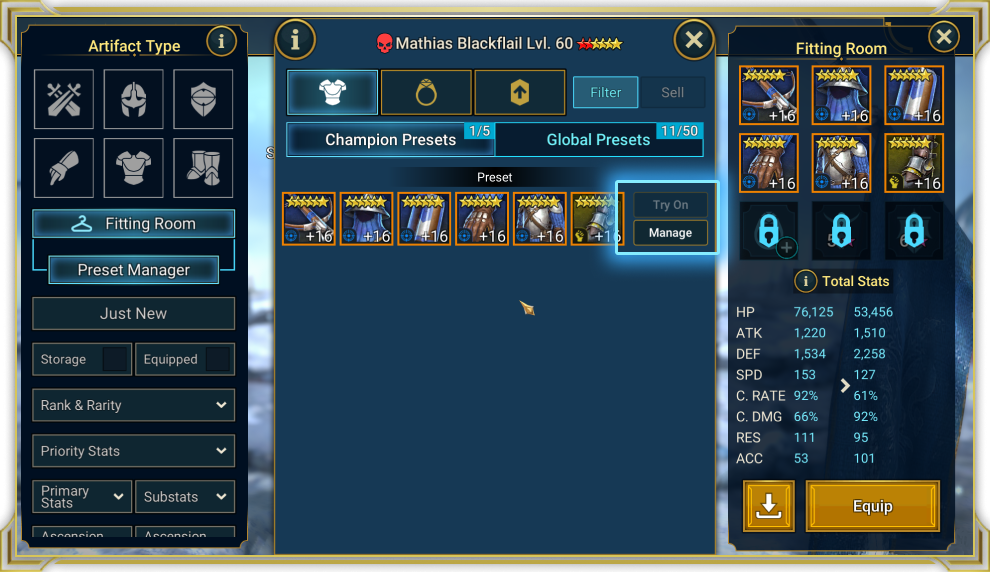Select the crossed swords weapon artifact type
990x572 pixels.
(64, 99)
